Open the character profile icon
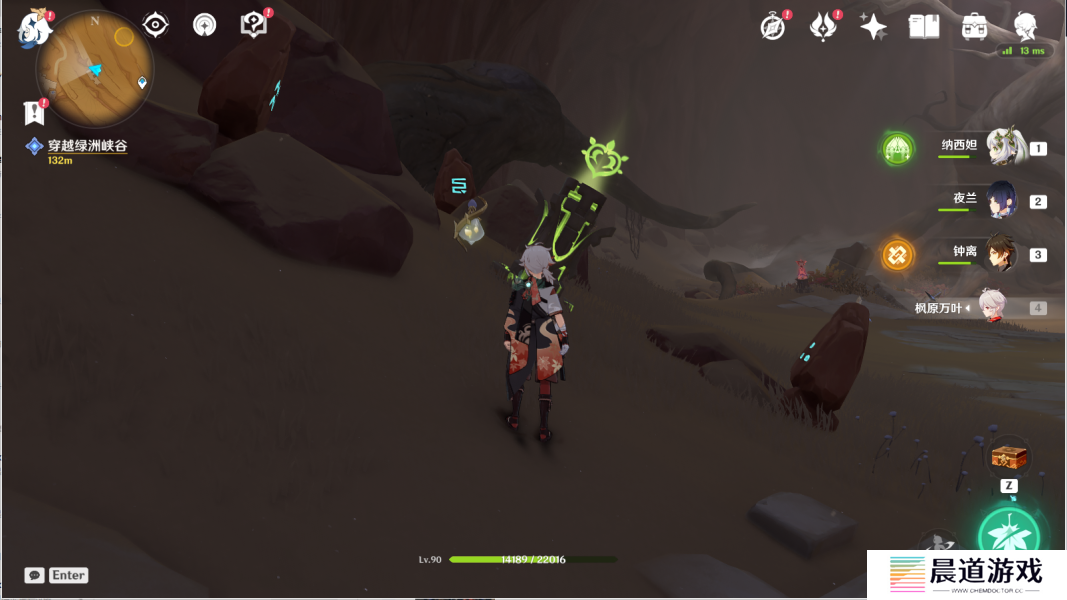 1025,27
